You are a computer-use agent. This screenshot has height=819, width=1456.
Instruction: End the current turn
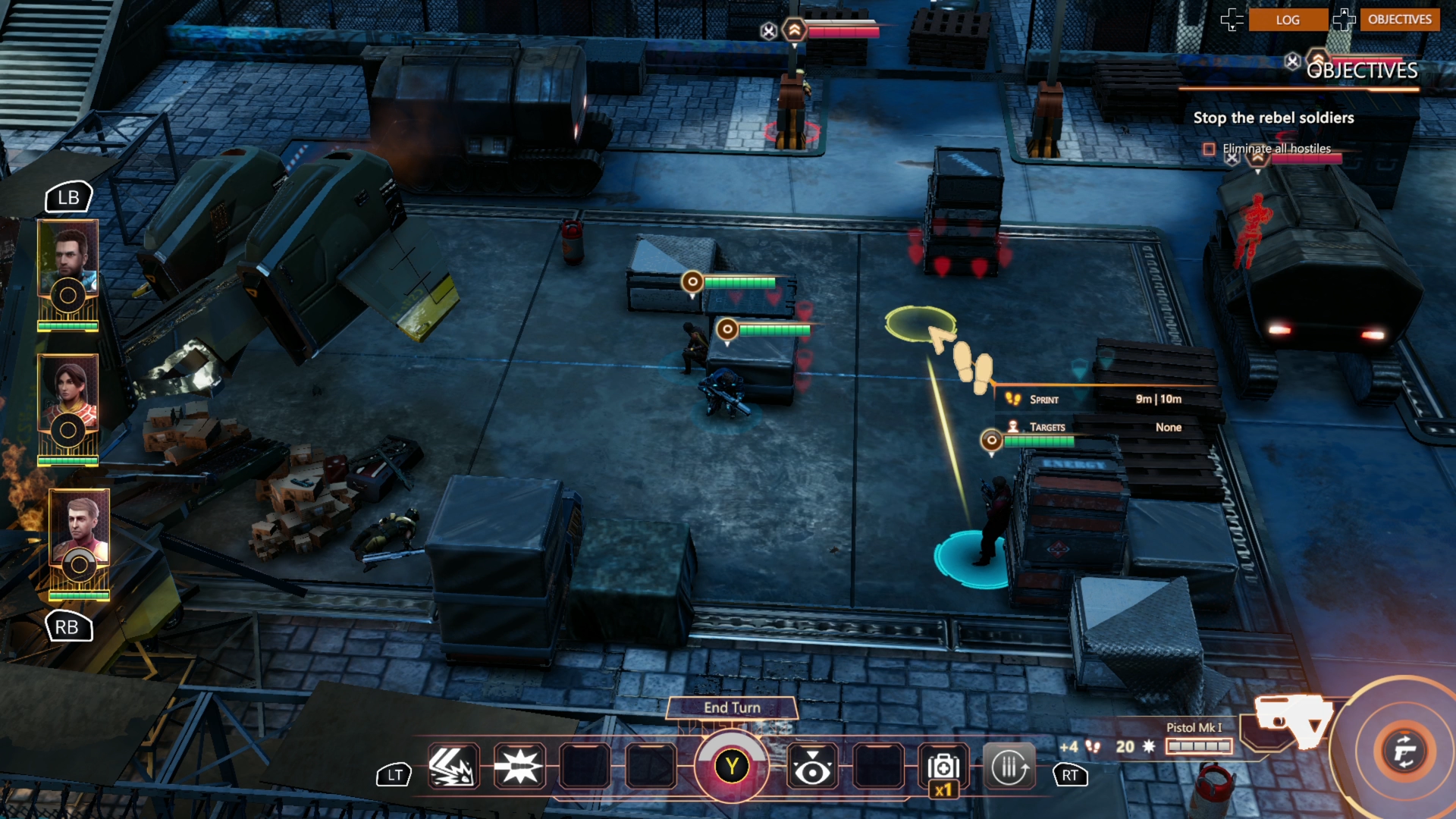pos(732,708)
